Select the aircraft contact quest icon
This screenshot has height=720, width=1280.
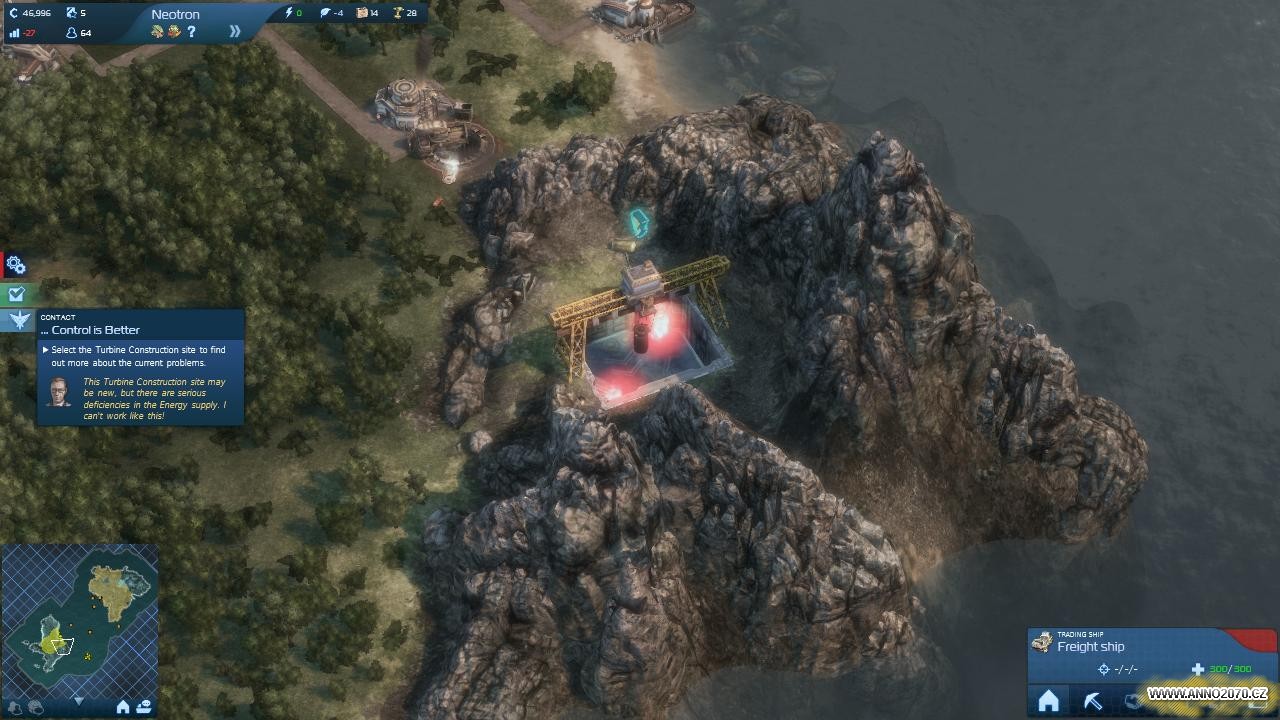click(x=19, y=320)
